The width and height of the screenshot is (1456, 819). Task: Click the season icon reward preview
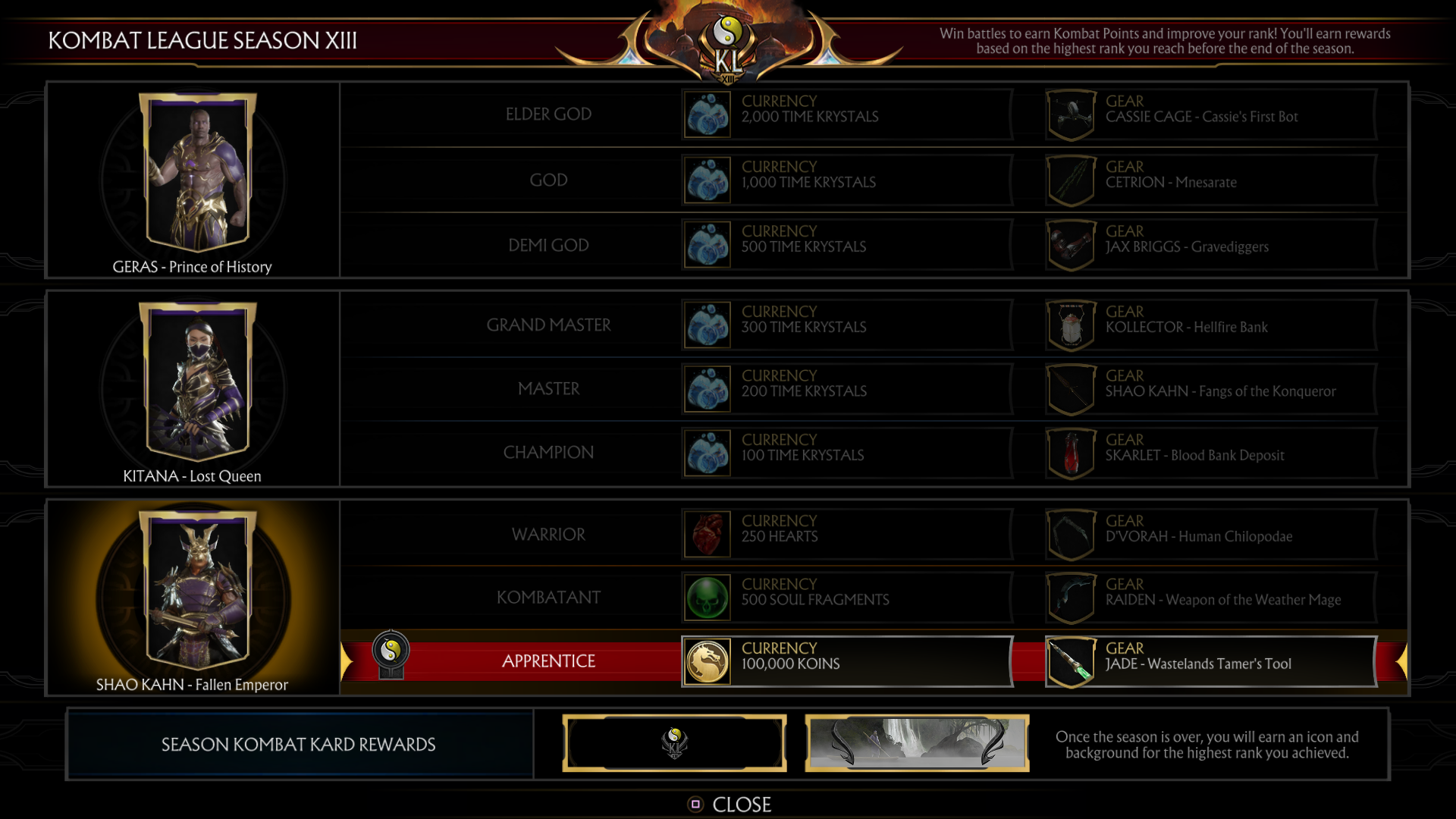(674, 742)
